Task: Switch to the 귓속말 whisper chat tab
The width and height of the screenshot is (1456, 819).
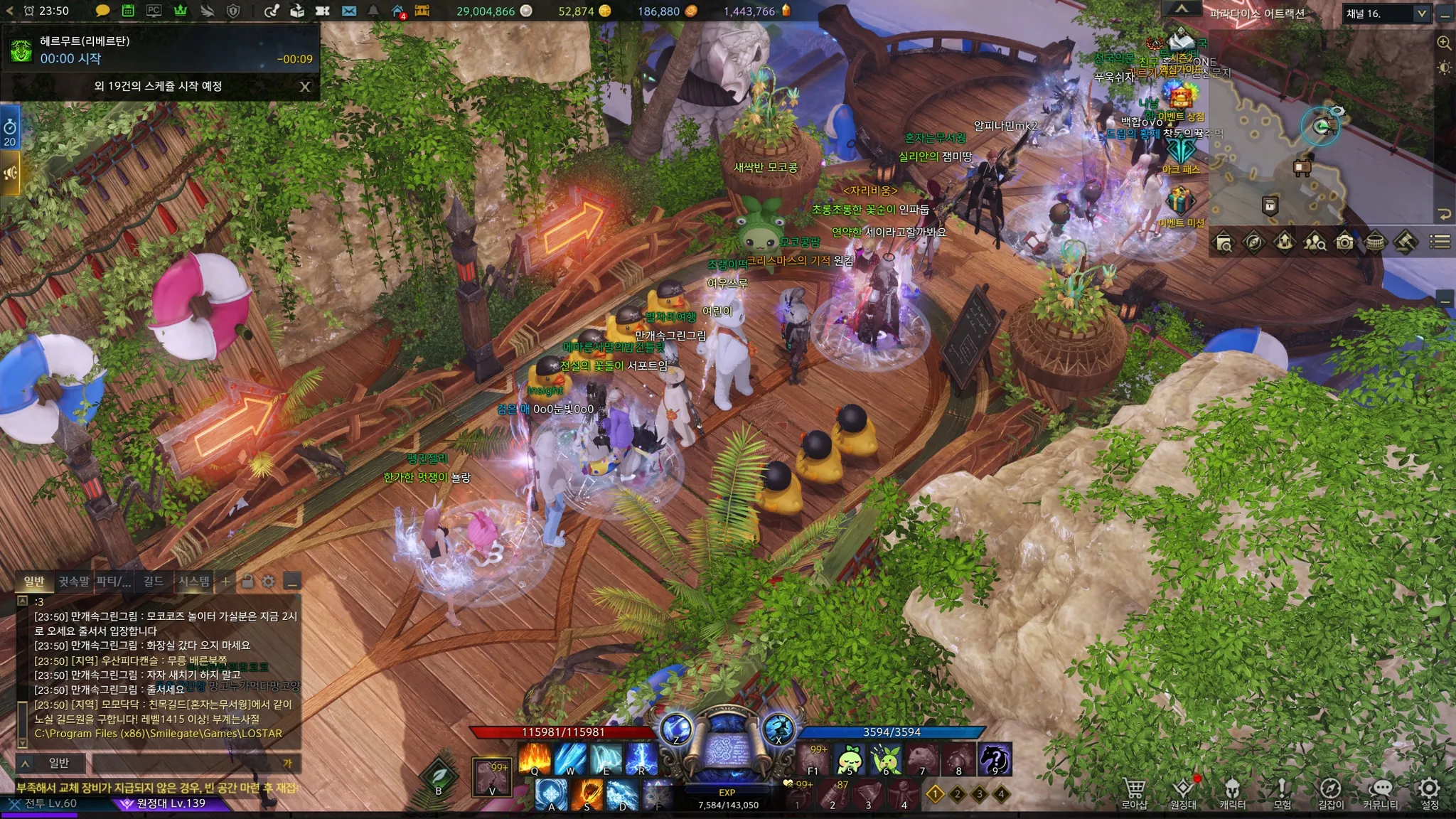Action: coord(74,582)
